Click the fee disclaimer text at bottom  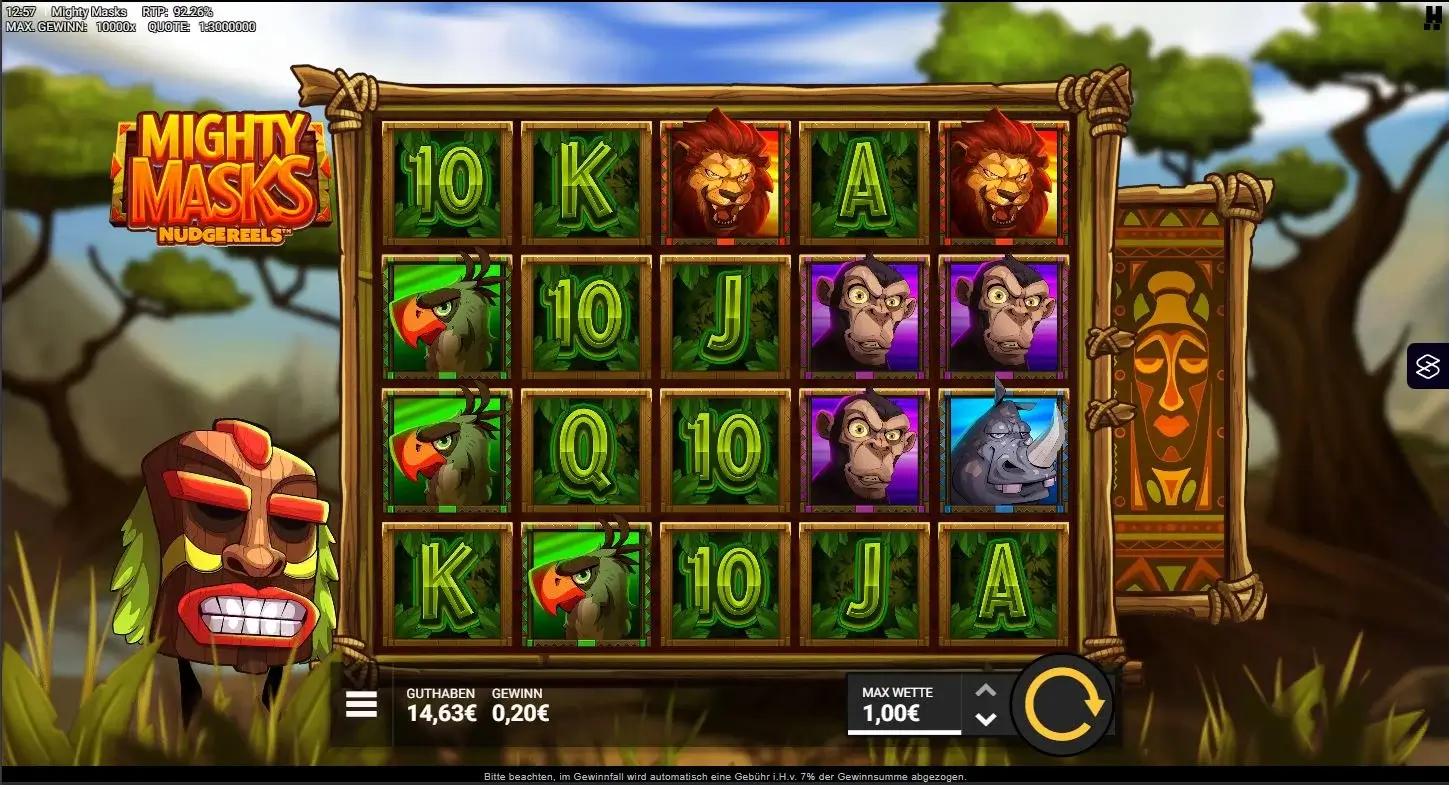pos(724,777)
